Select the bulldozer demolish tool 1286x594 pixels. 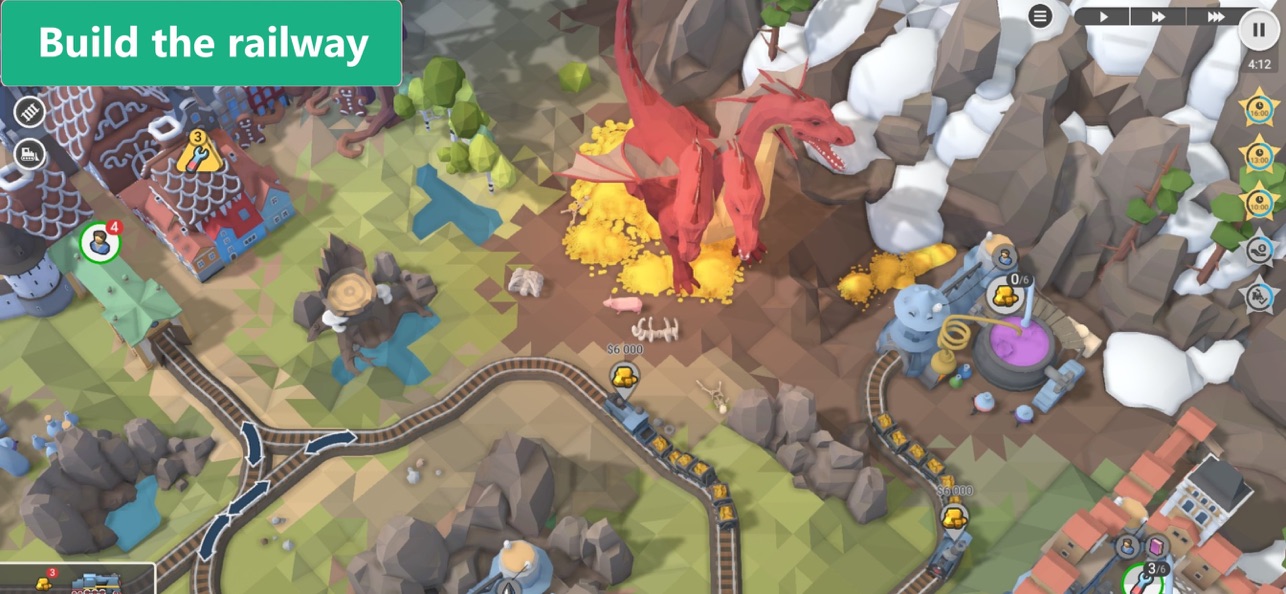point(30,153)
